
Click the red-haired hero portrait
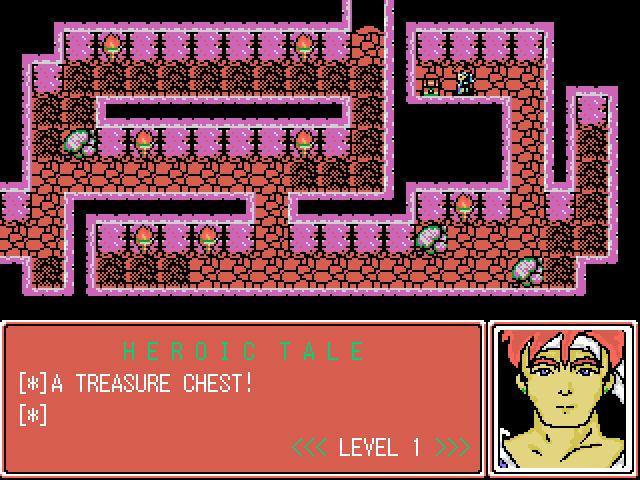[x=563, y=397]
